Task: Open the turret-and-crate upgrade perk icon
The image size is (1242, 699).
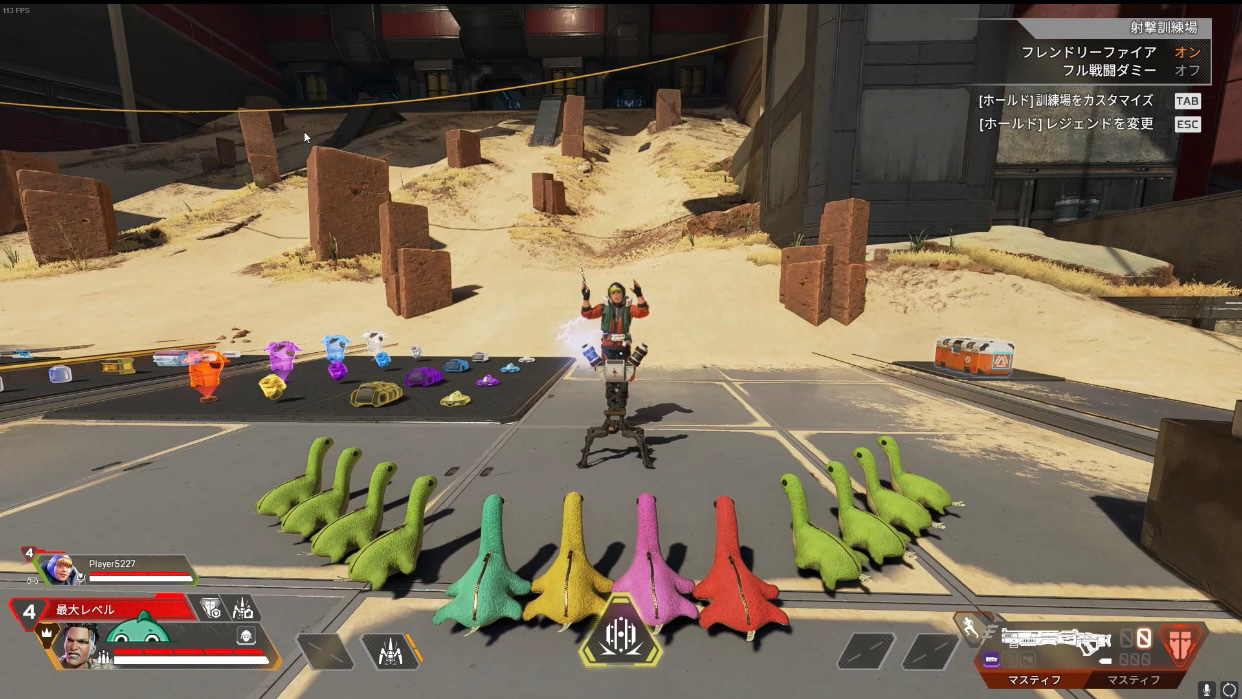Action: (x=243, y=608)
